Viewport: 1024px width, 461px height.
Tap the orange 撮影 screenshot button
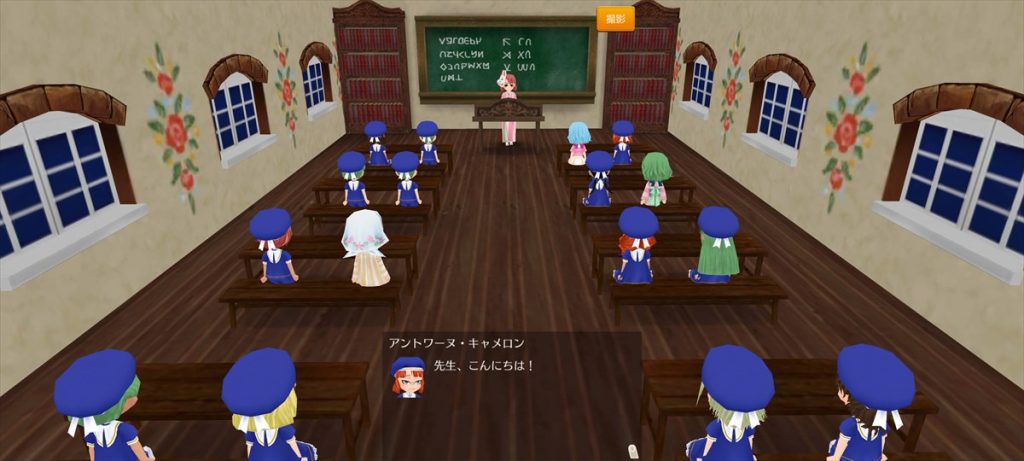(x=615, y=19)
